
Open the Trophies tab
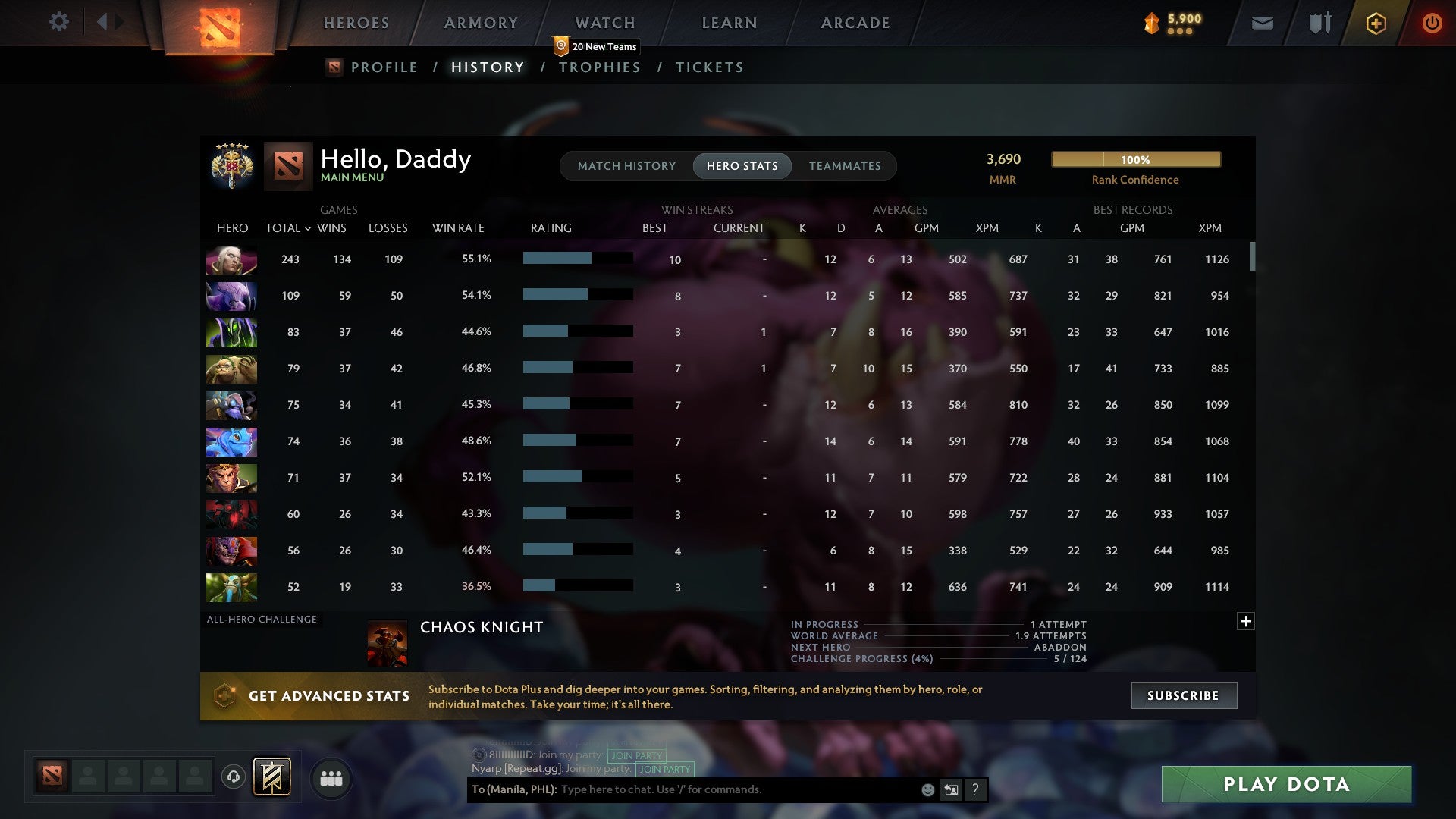tap(599, 67)
